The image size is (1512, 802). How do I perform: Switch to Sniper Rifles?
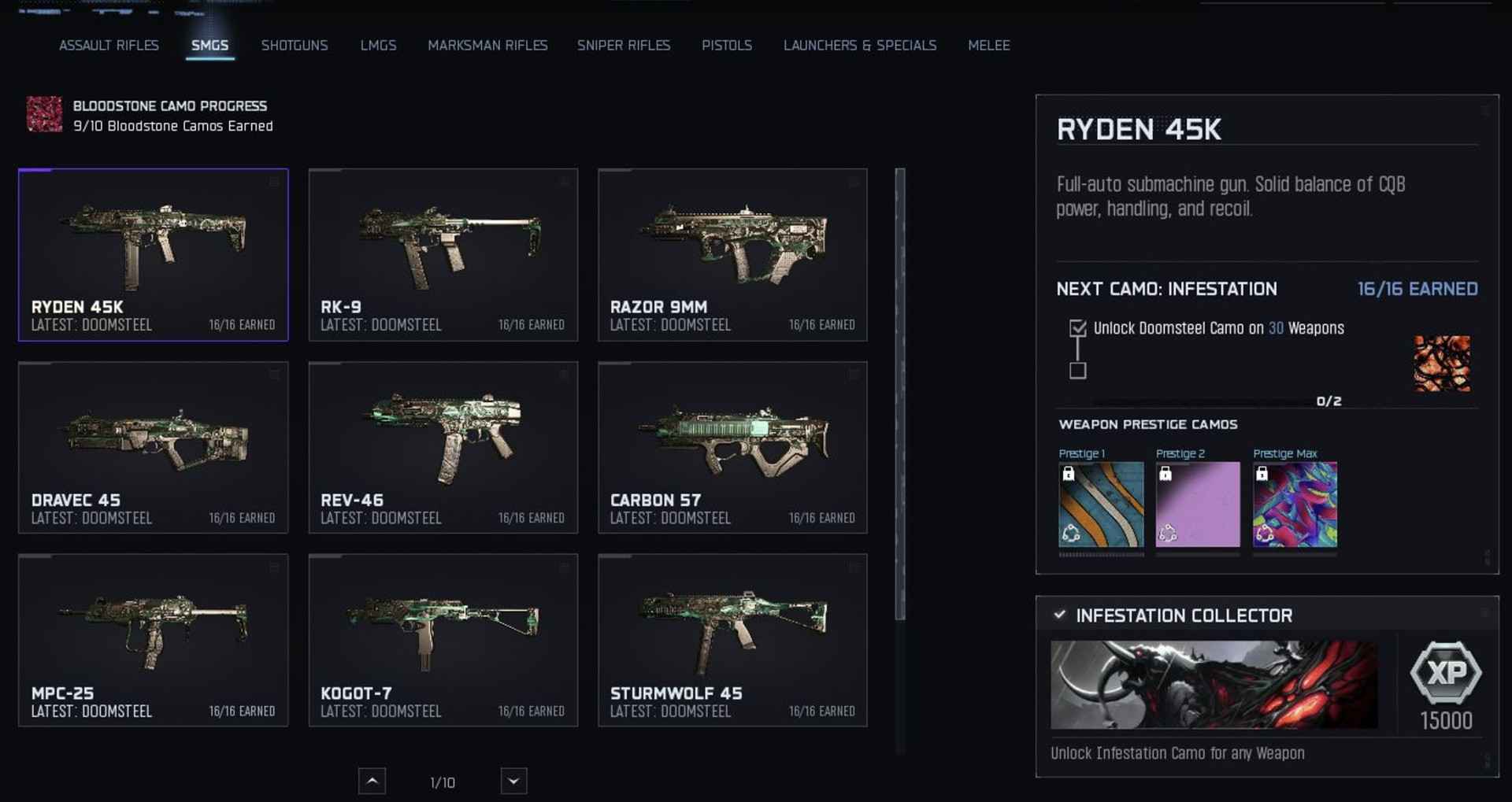tap(624, 46)
